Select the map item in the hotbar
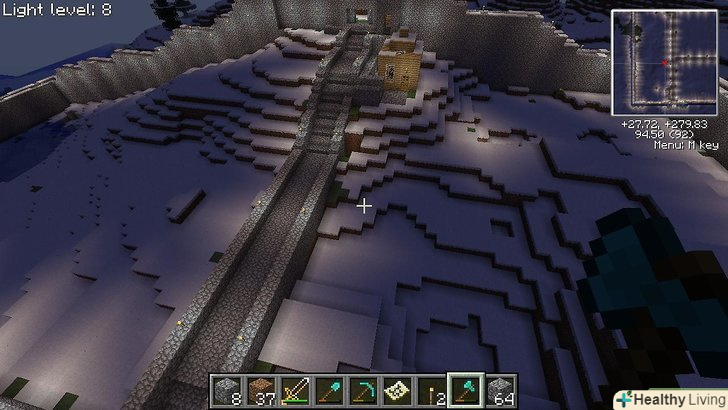Viewport: 728px width, 410px height. [x=397, y=390]
